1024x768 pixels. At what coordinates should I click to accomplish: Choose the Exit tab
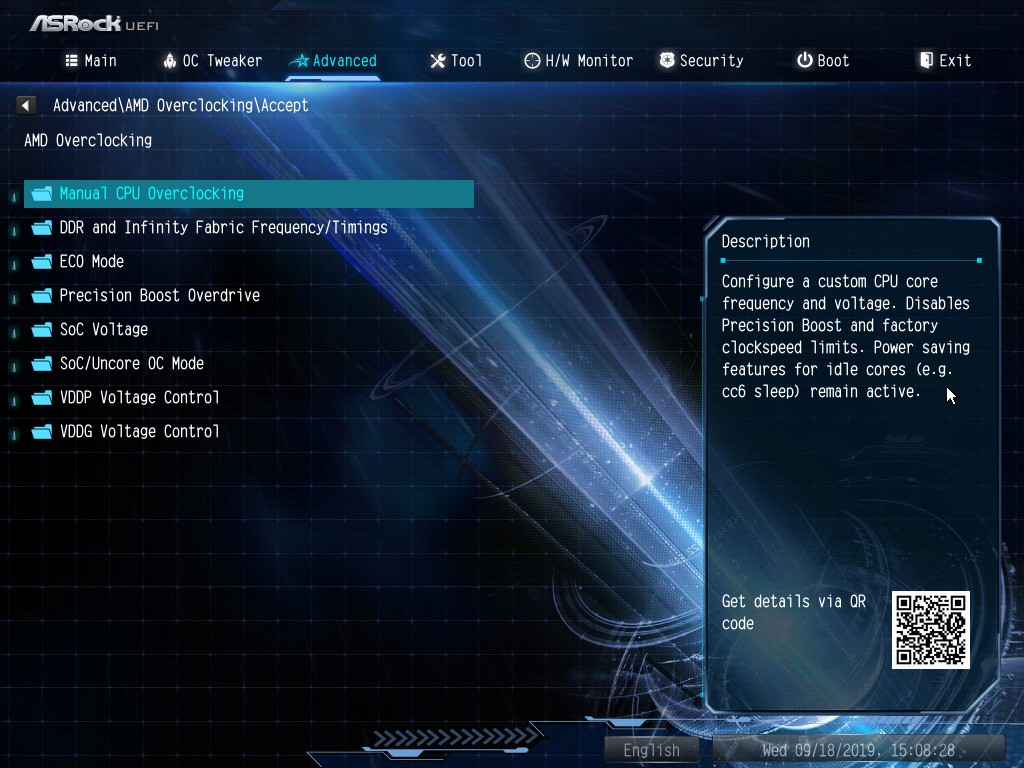pos(945,61)
